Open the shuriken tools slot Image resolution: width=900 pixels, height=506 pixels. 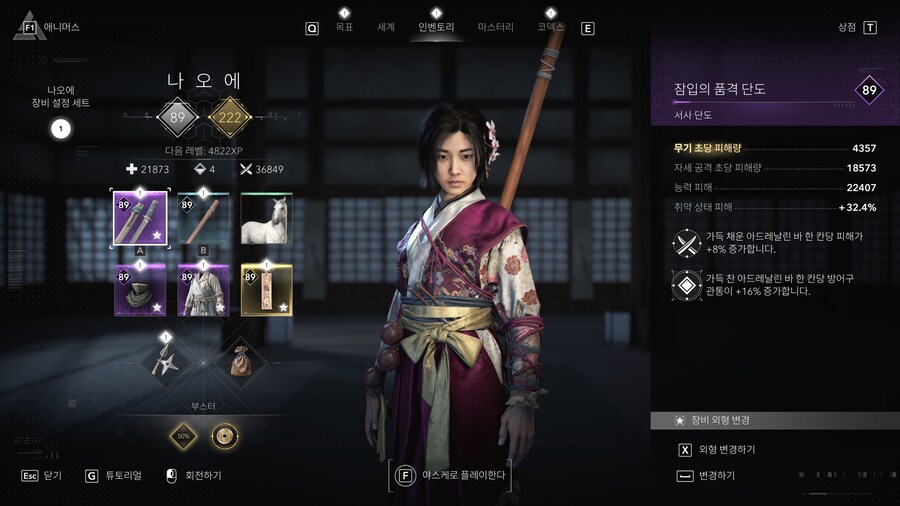[x=166, y=359]
